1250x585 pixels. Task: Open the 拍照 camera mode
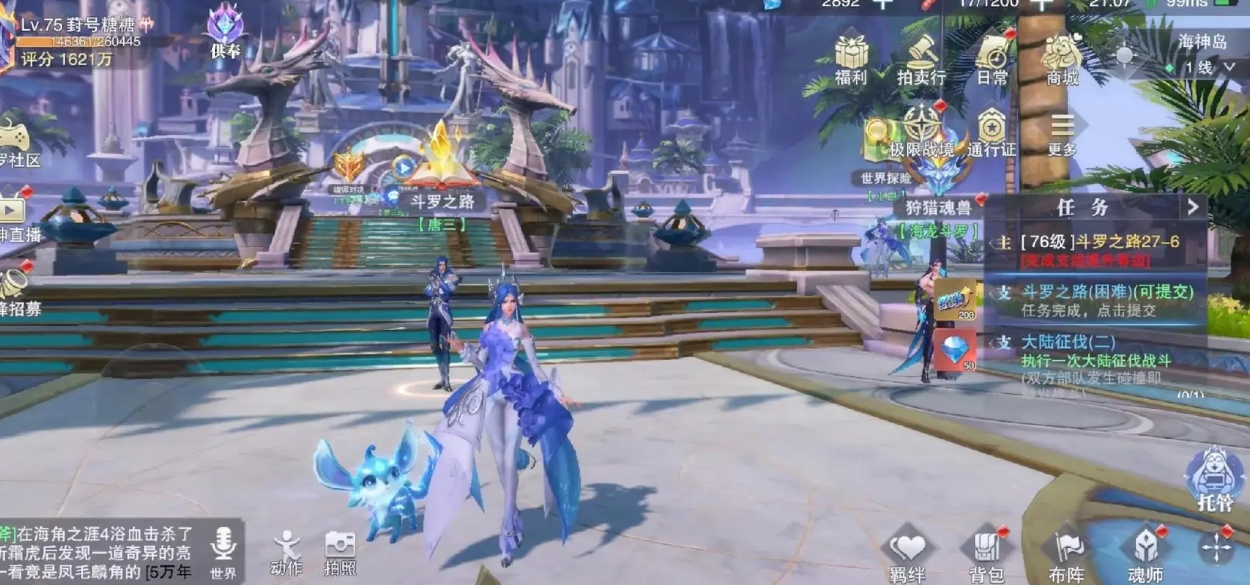tap(340, 551)
